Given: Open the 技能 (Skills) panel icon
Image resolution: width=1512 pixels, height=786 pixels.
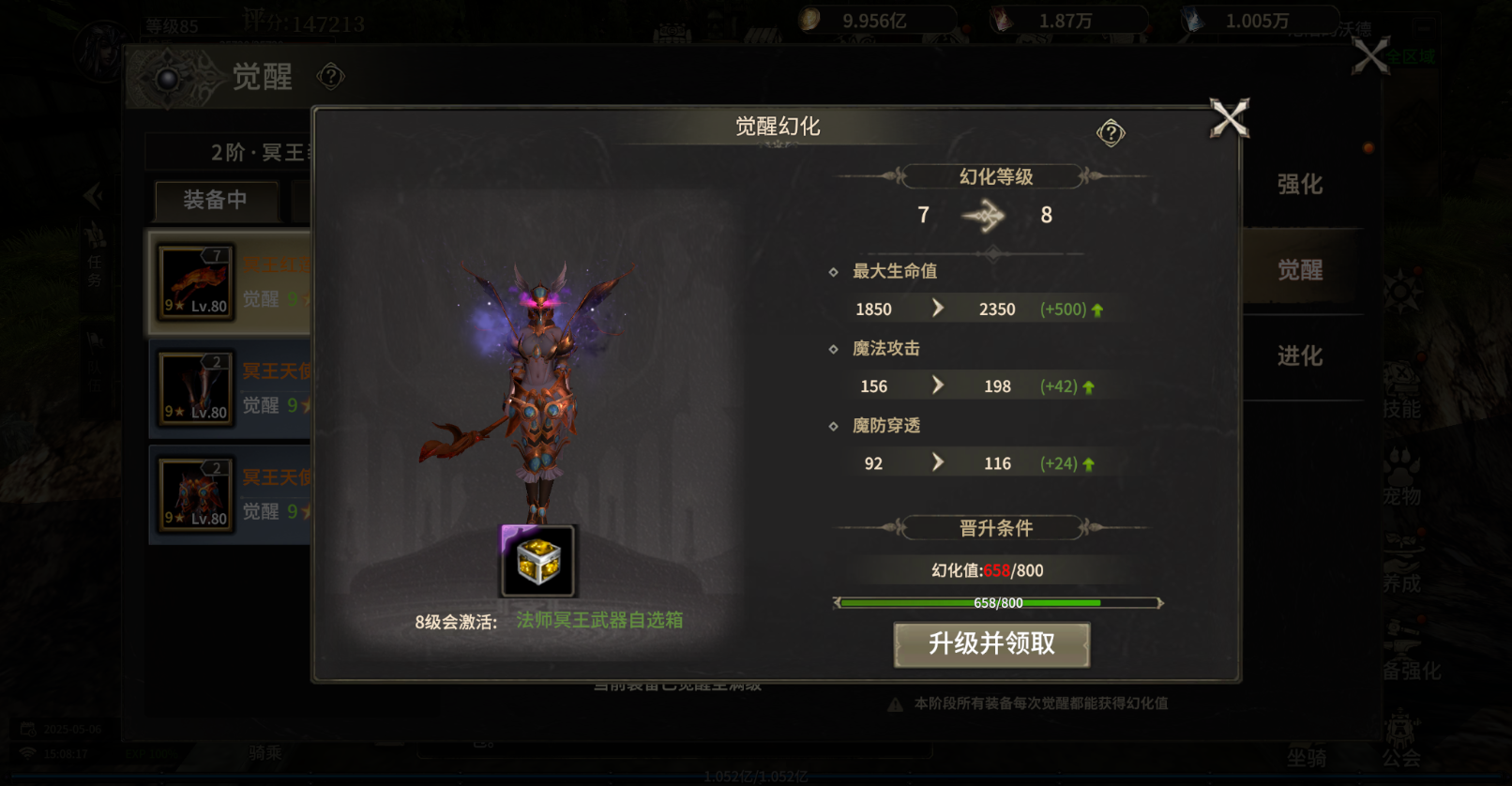Looking at the screenshot, I should [1403, 392].
